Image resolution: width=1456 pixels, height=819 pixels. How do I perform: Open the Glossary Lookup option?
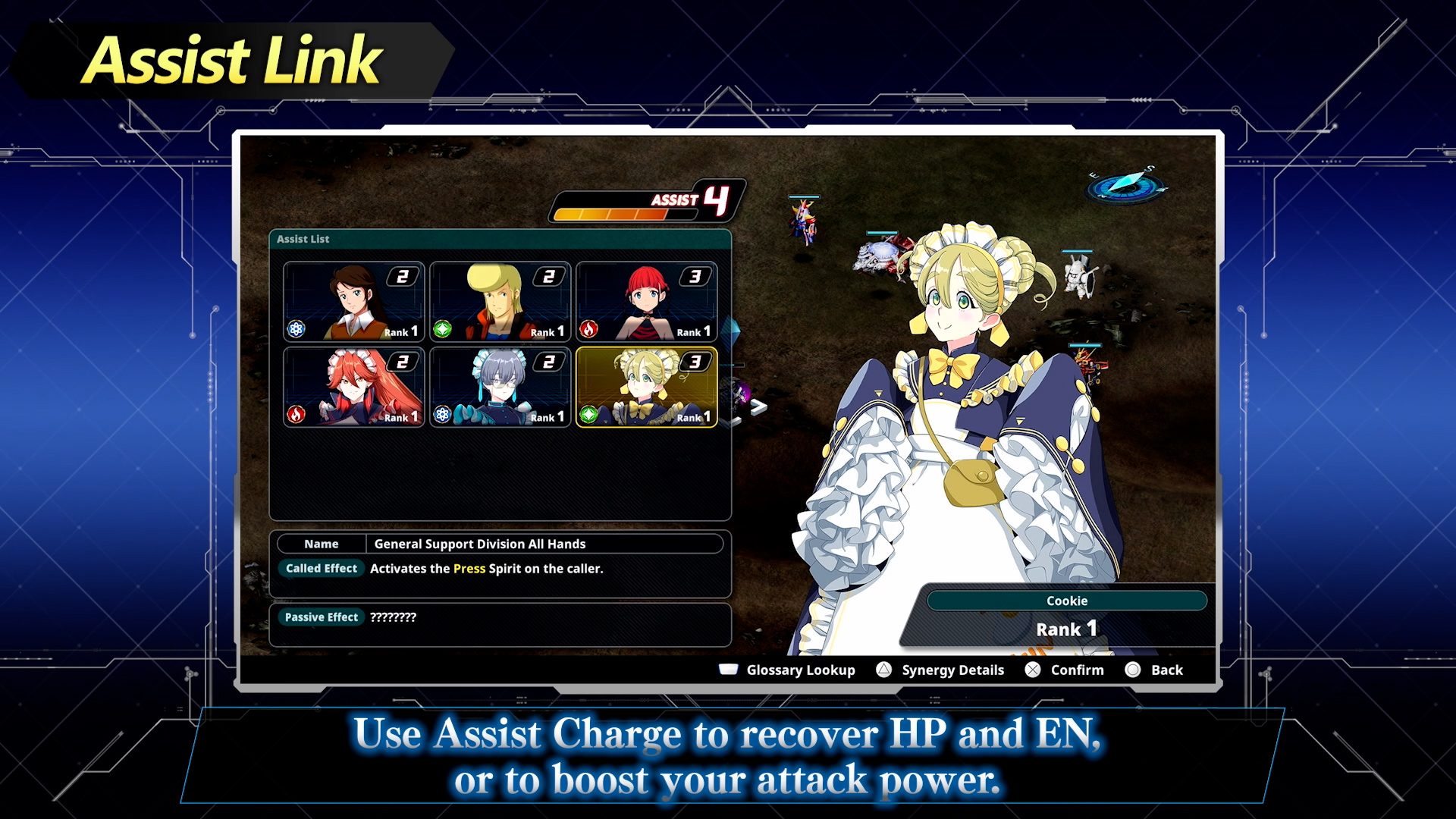788,670
